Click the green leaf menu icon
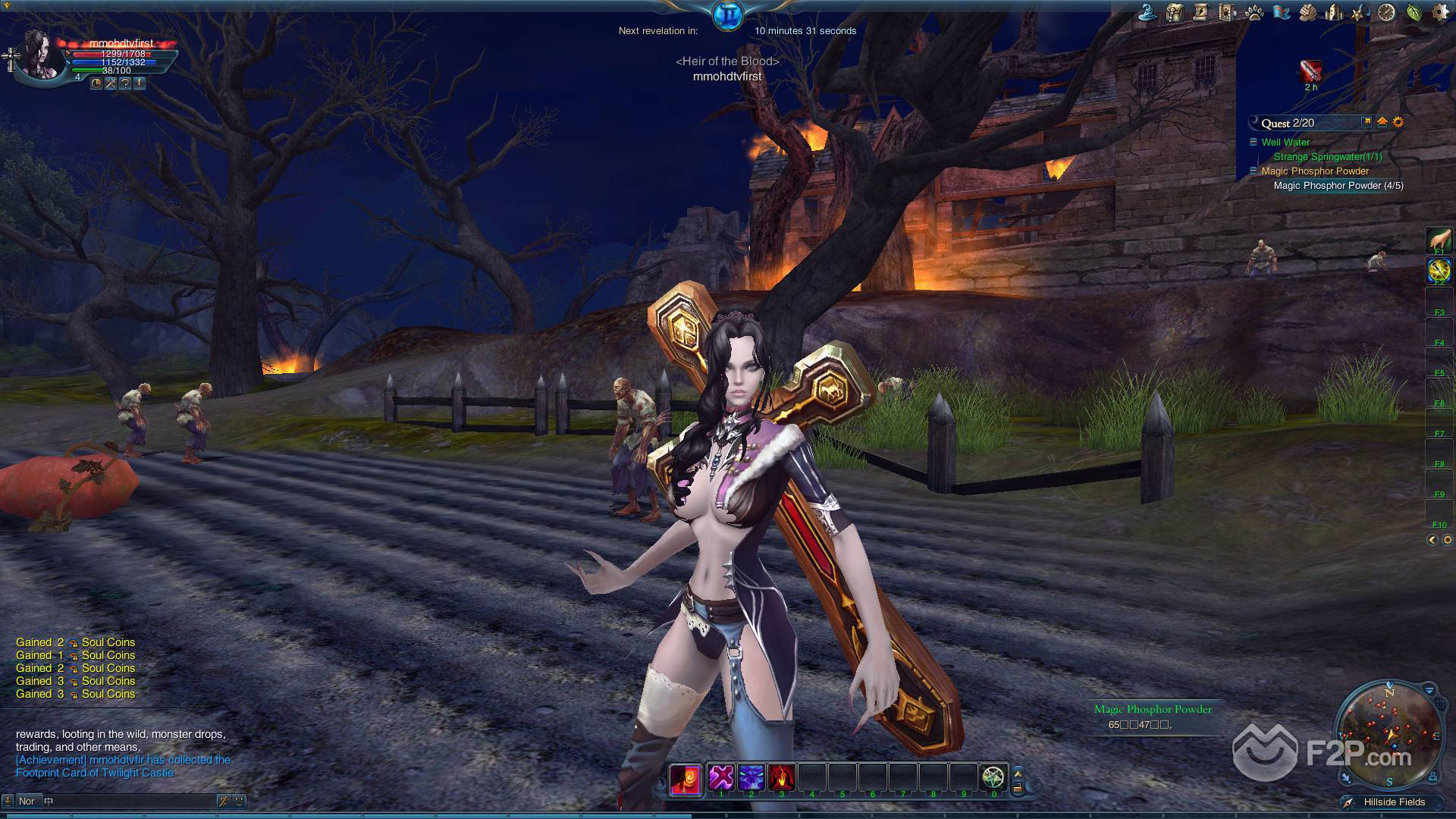 pyautogui.click(x=1414, y=12)
